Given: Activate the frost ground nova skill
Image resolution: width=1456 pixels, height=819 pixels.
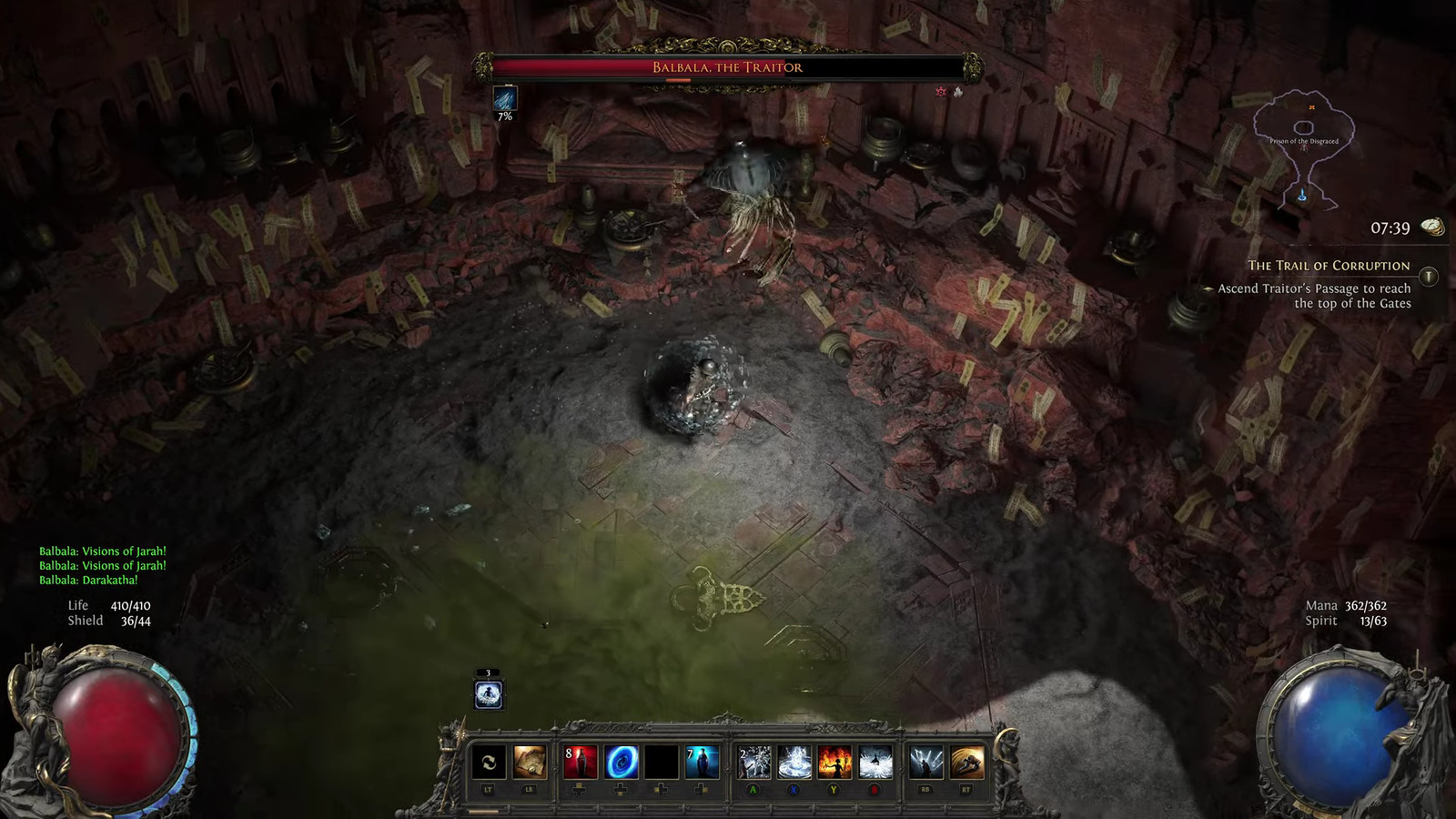Looking at the screenshot, I should point(794,763).
